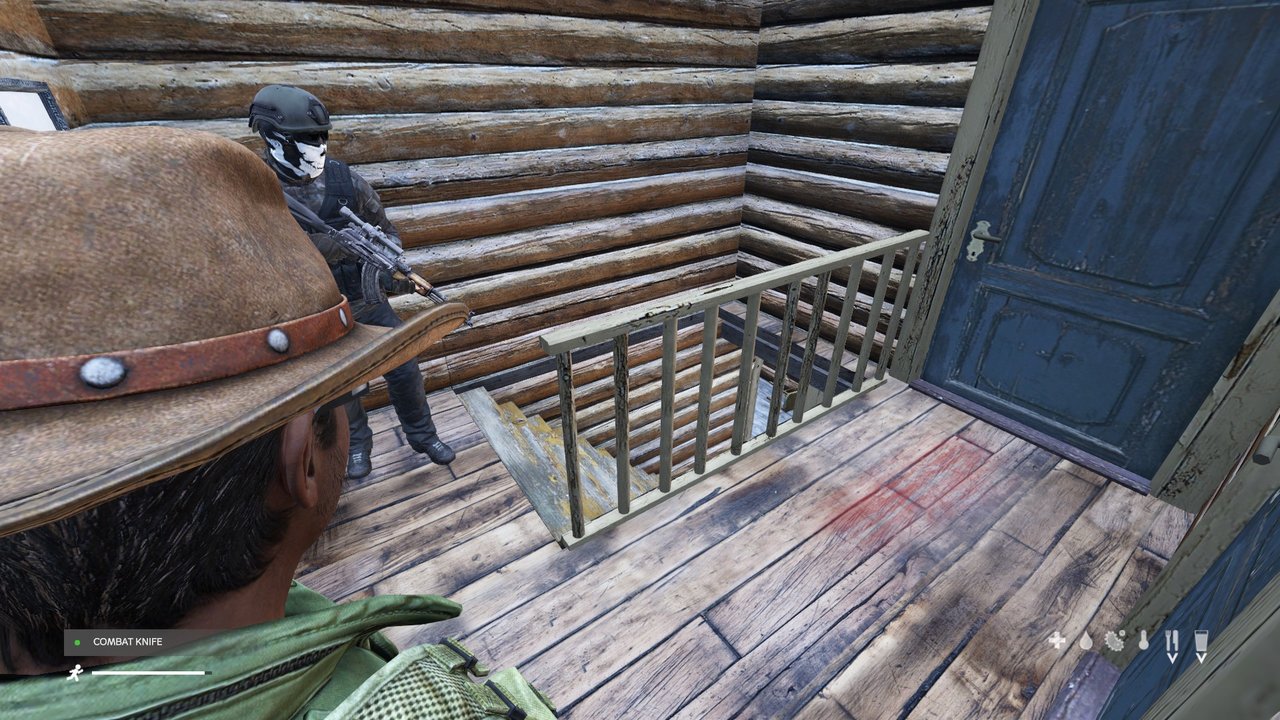Click the blood drop status icon

(x=1086, y=641)
